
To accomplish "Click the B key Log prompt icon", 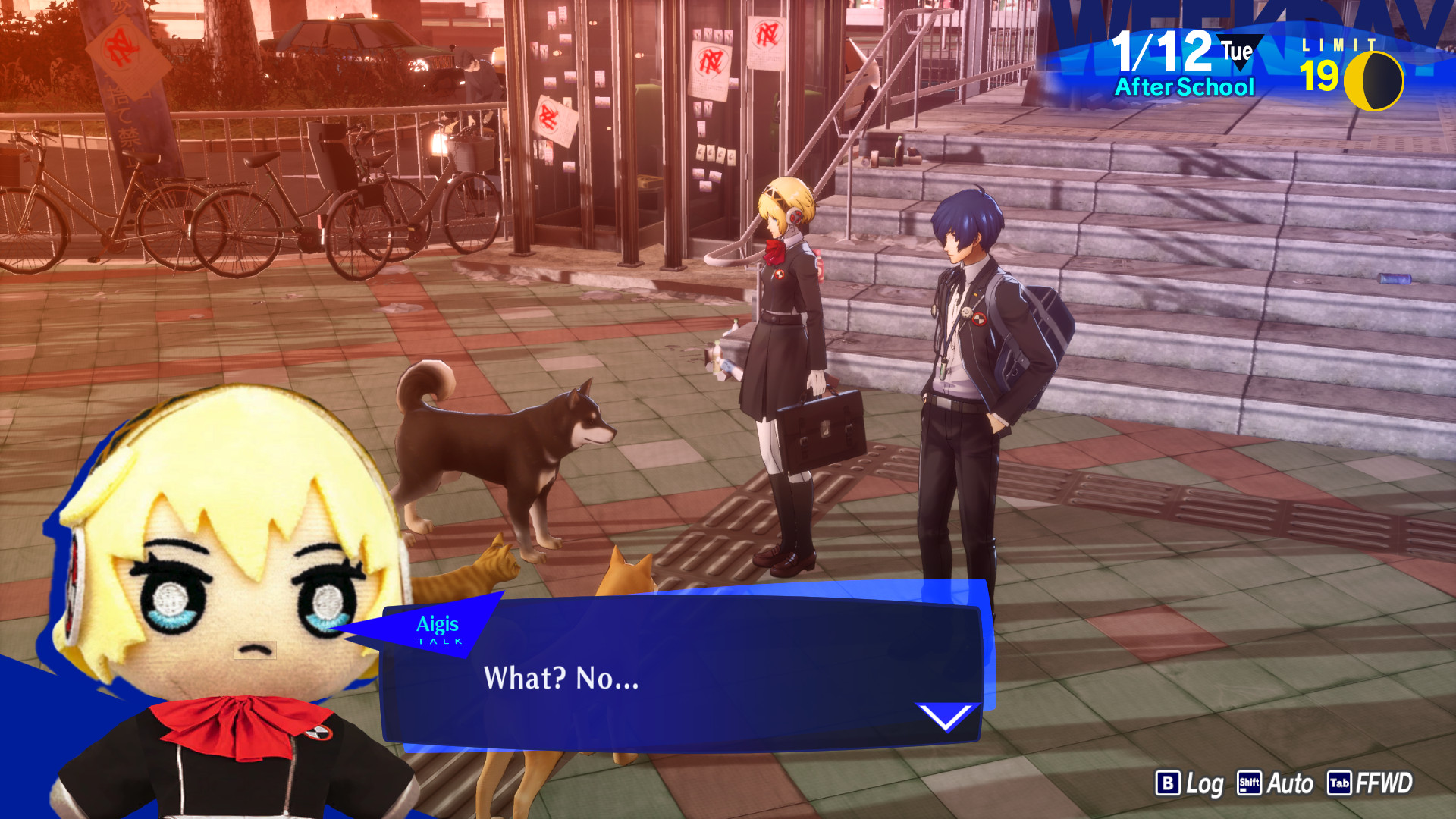I will [x=1169, y=783].
